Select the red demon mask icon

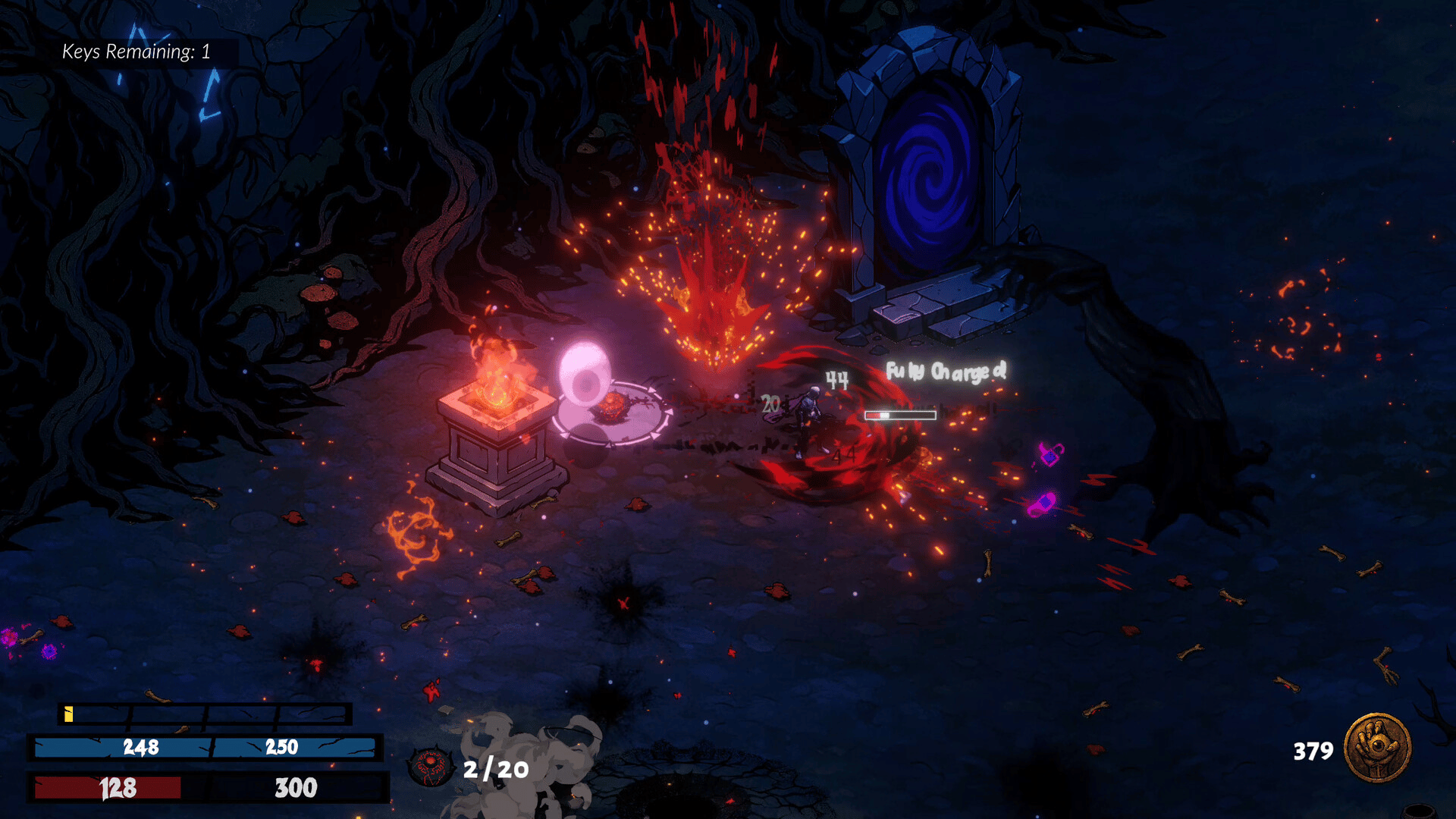(x=431, y=767)
